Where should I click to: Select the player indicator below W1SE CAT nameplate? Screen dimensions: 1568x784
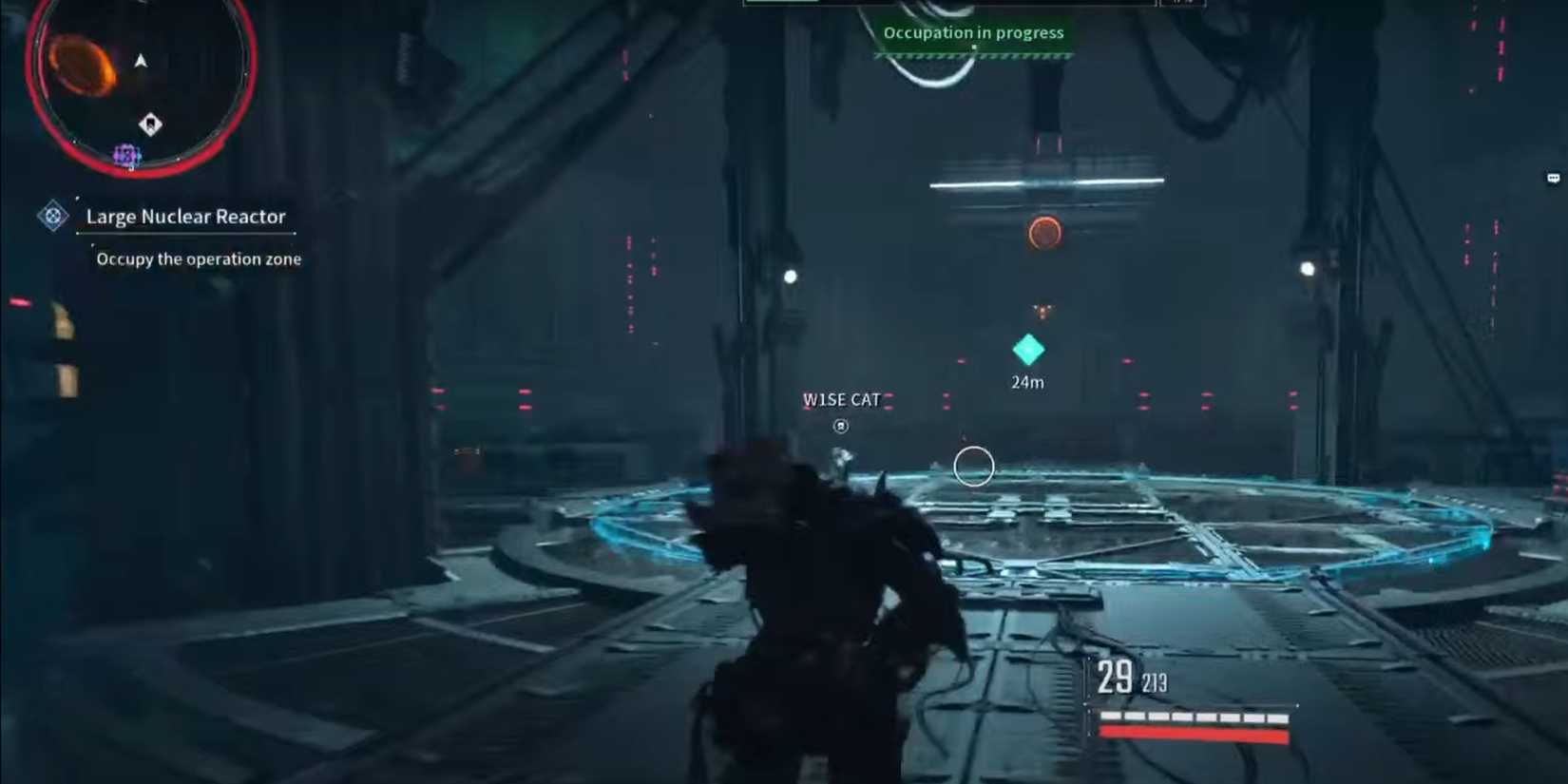(x=840, y=426)
